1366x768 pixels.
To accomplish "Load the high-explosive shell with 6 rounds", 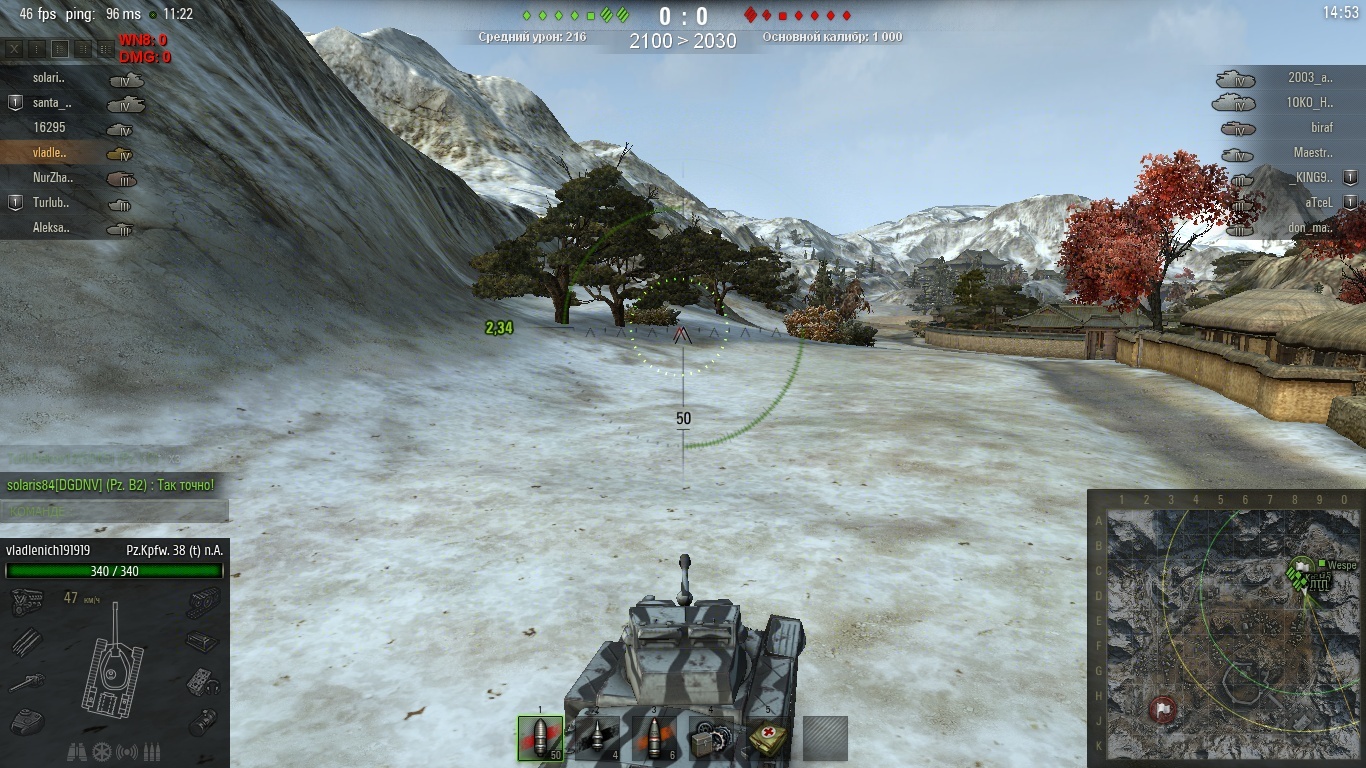I will (x=654, y=739).
